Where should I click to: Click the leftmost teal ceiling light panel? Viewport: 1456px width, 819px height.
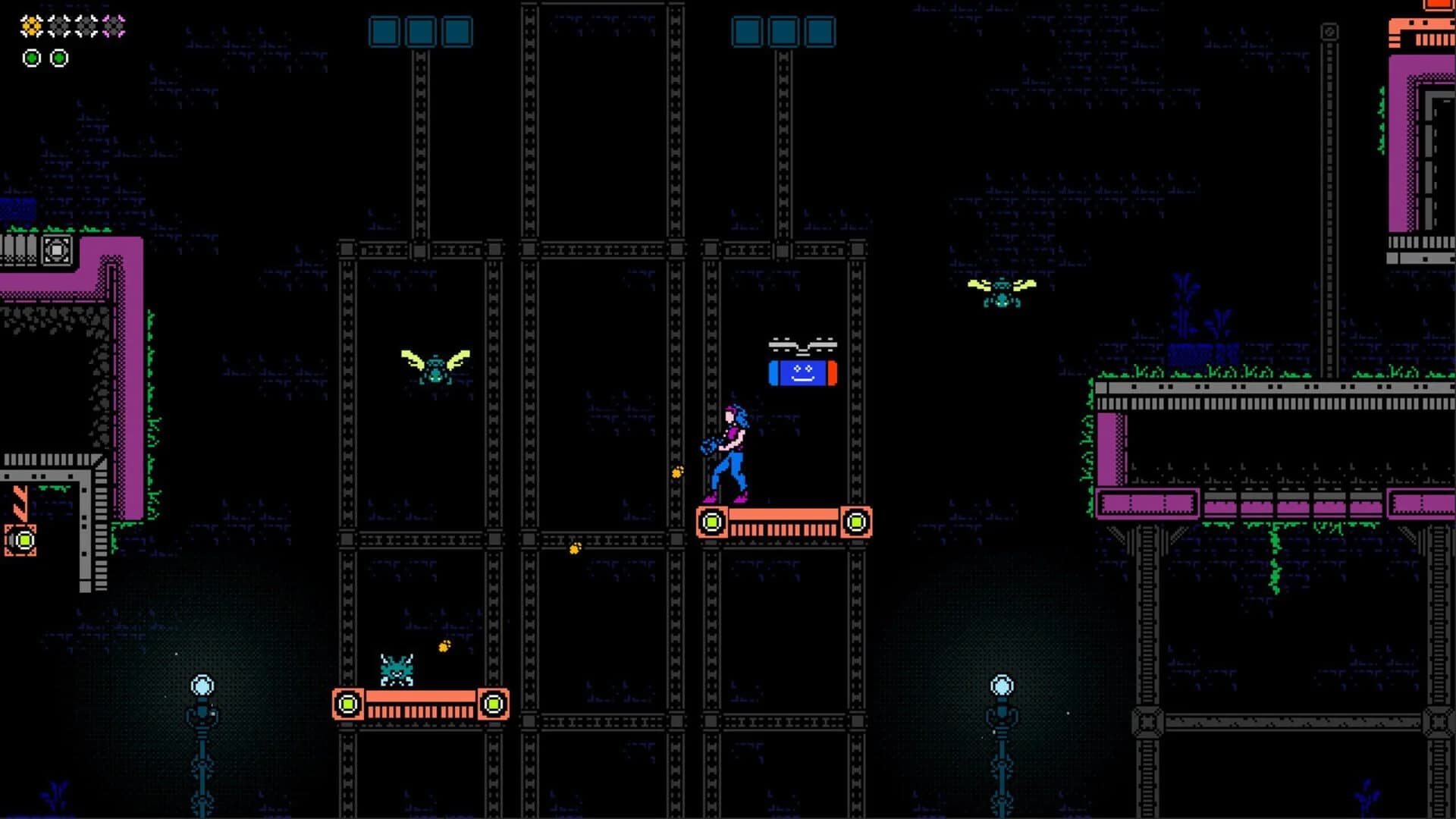pyautogui.click(x=383, y=32)
